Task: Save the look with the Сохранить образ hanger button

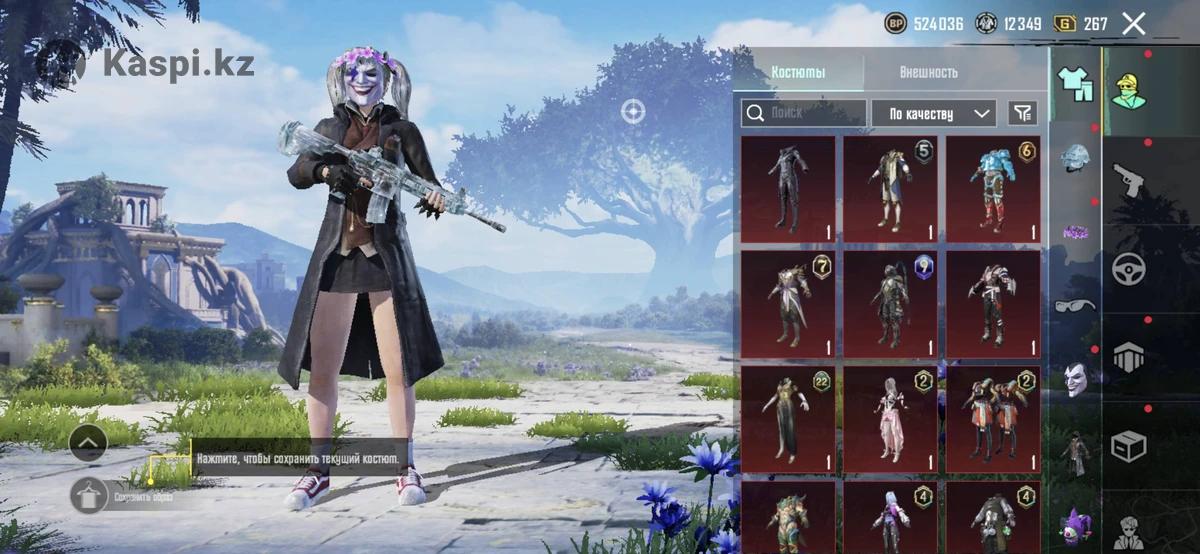Action: pyautogui.click(x=88, y=495)
